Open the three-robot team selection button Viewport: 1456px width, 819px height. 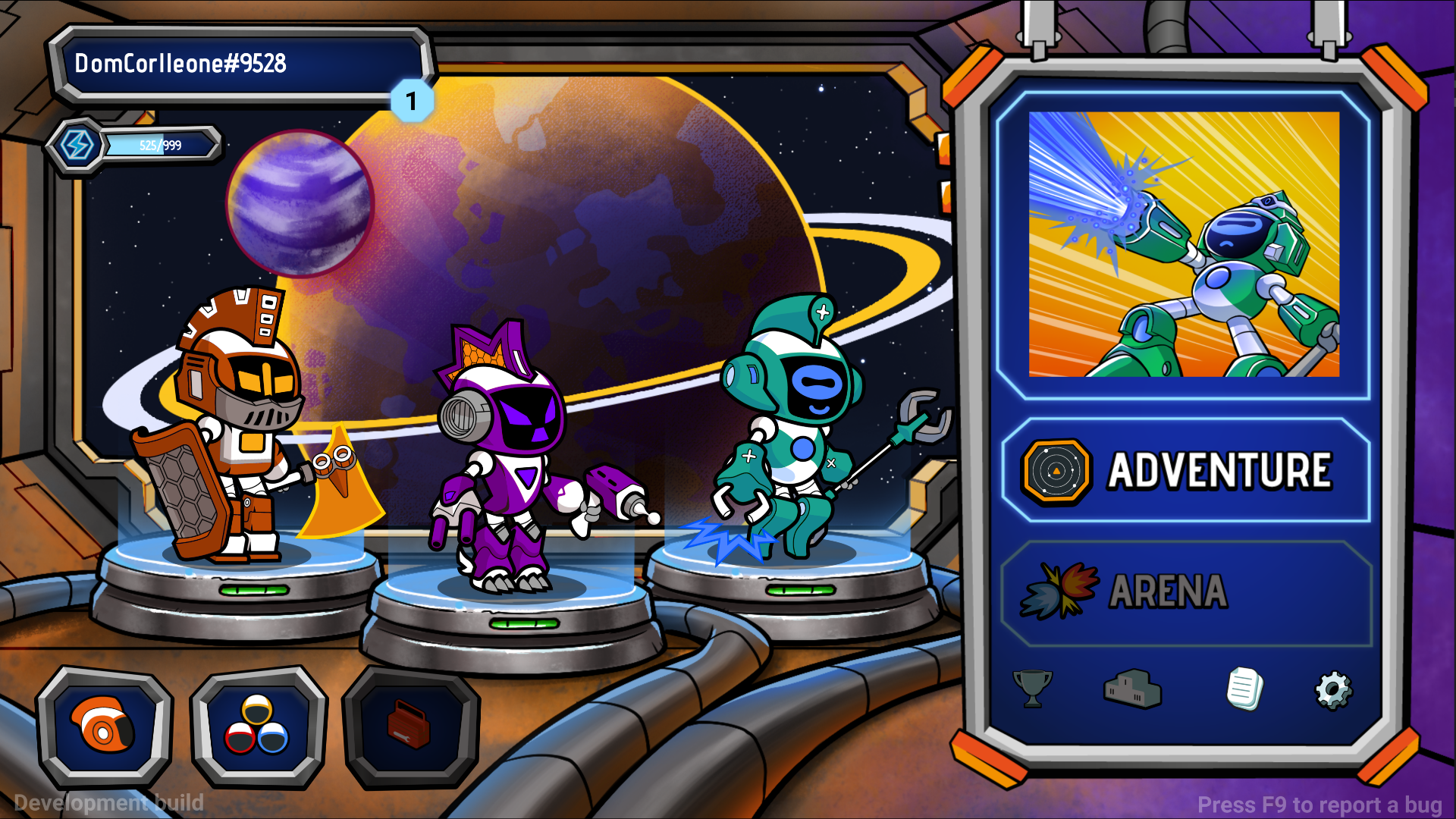pyautogui.click(x=258, y=726)
